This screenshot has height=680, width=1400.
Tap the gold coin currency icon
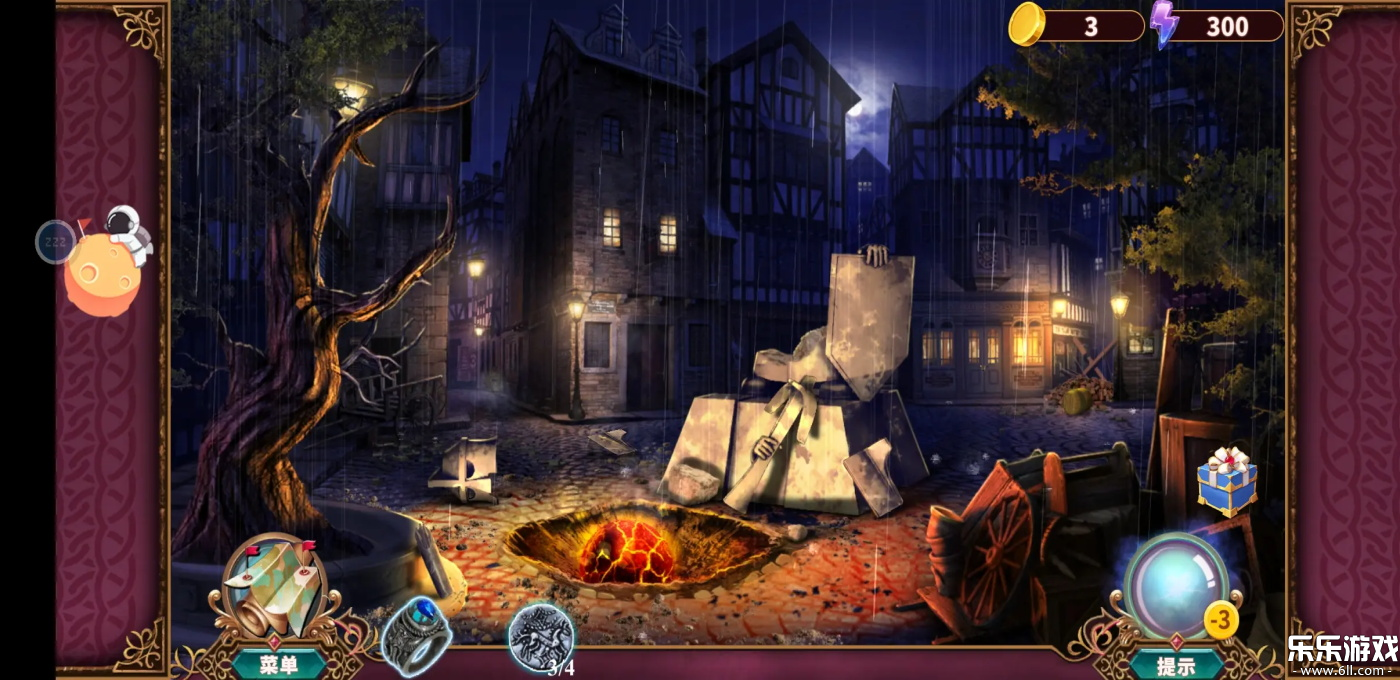coord(1027,24)
